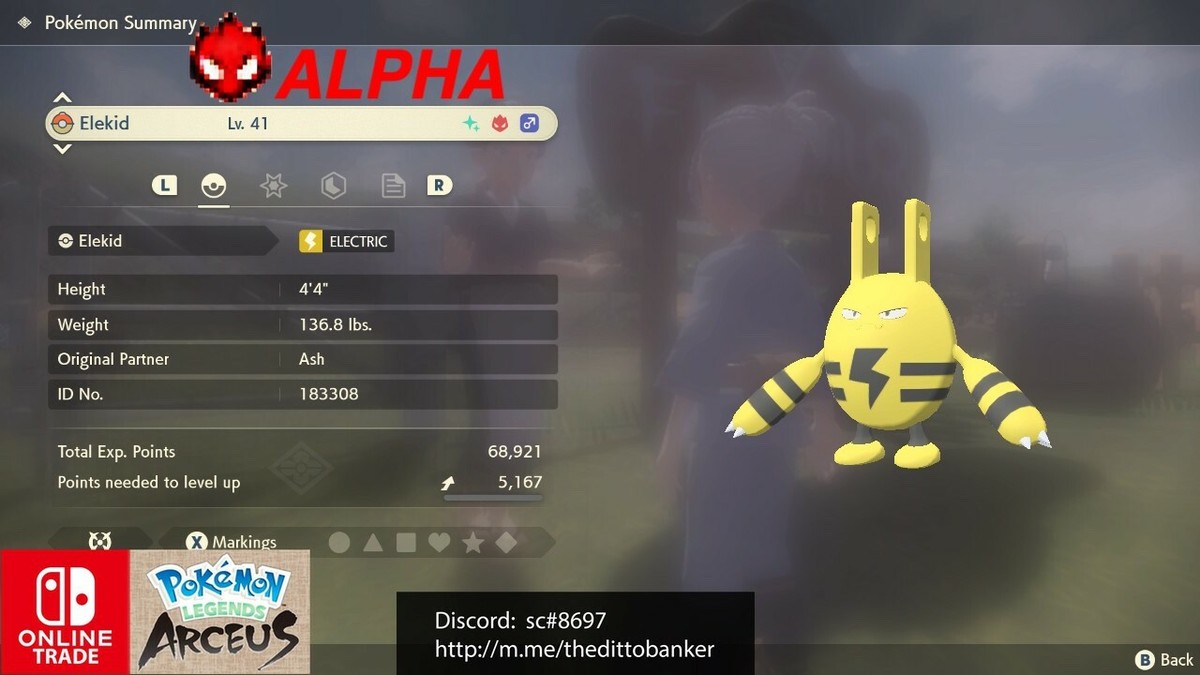Click the ELECTRIC type badge
Viewport: 1200px width, 675px height.
click(346, 241)
